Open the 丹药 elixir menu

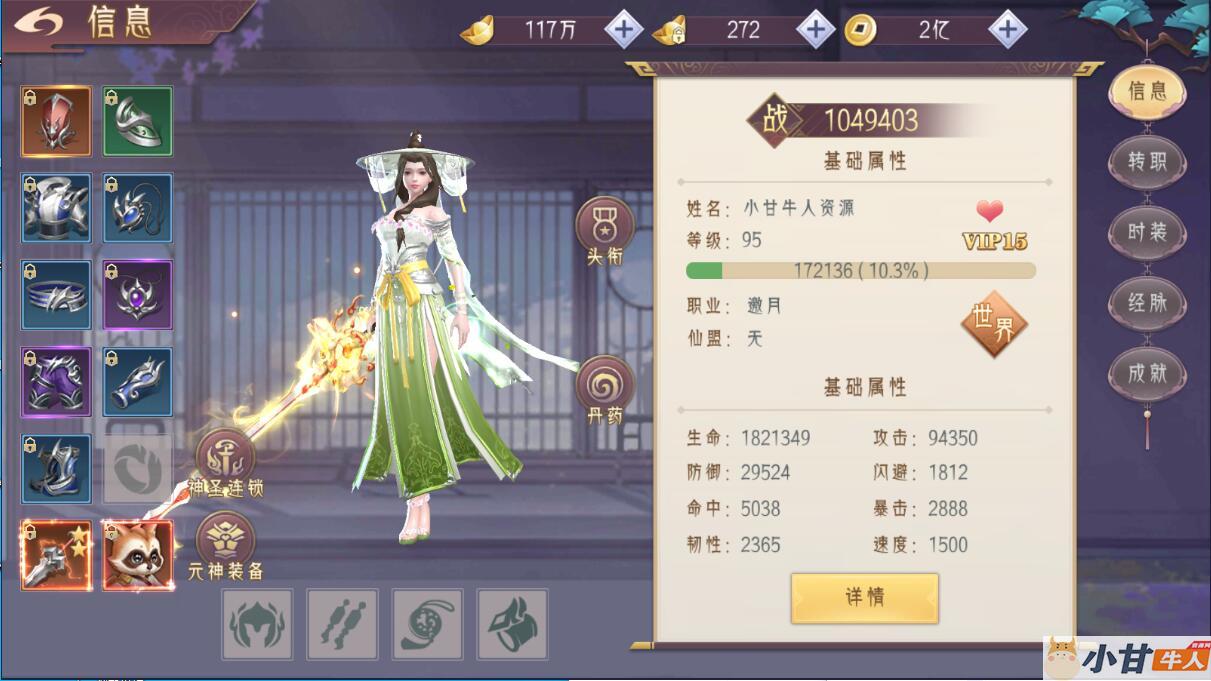pos(604,388)
